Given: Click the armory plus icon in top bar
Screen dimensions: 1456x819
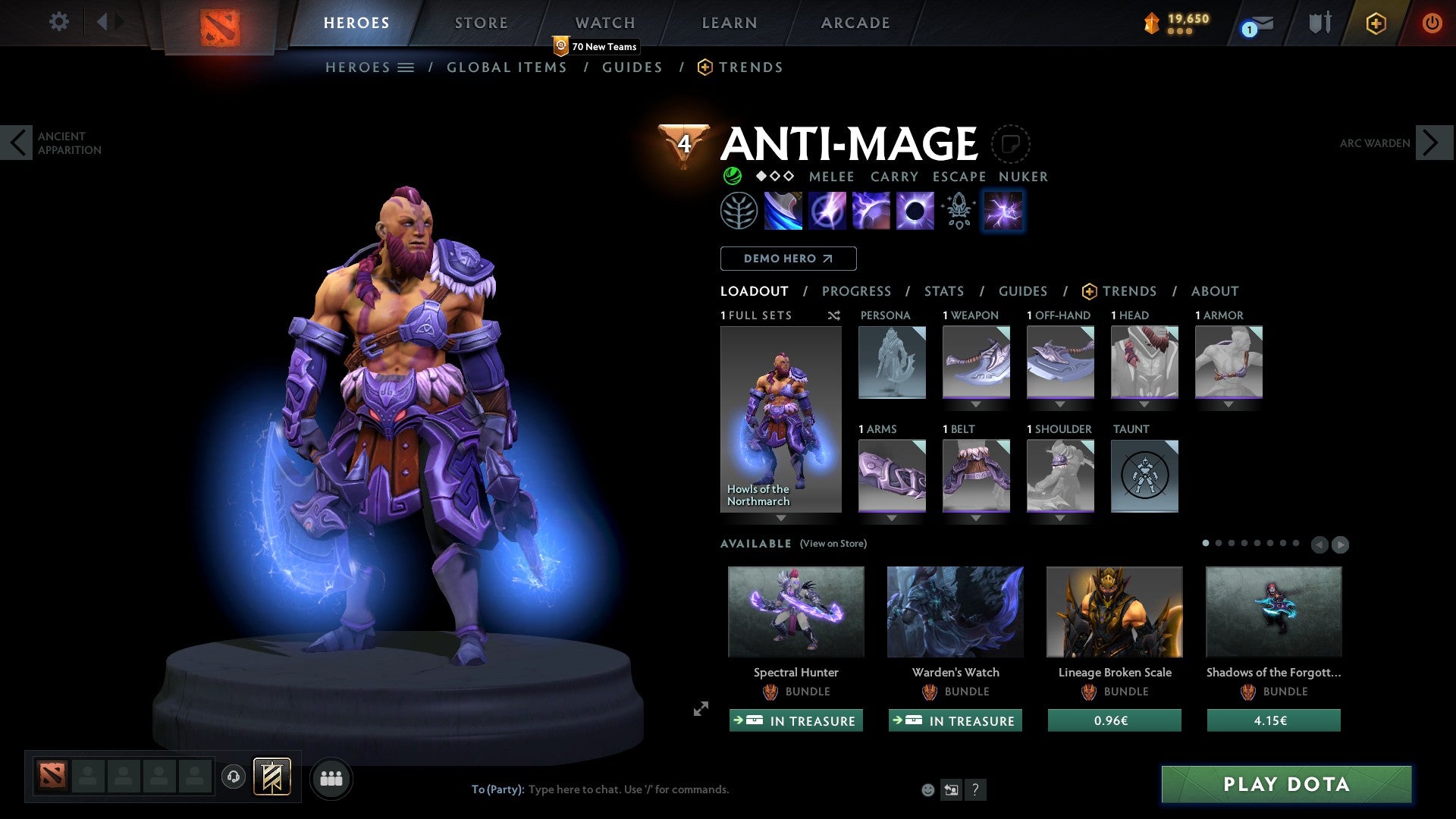Looking at the screenshot, I should (x=1376, y=23).
